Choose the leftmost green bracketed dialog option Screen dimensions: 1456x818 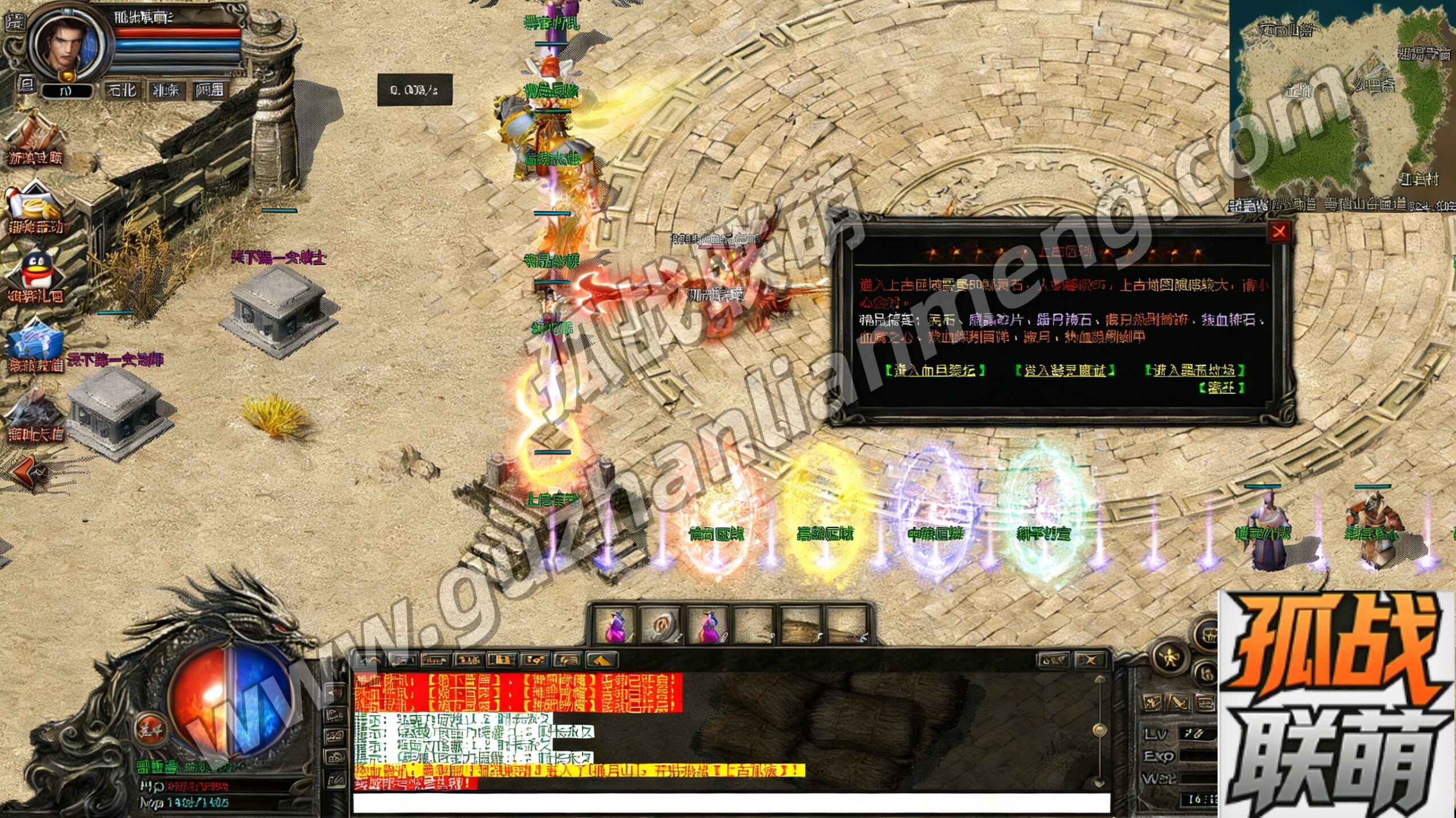(934, 370)
